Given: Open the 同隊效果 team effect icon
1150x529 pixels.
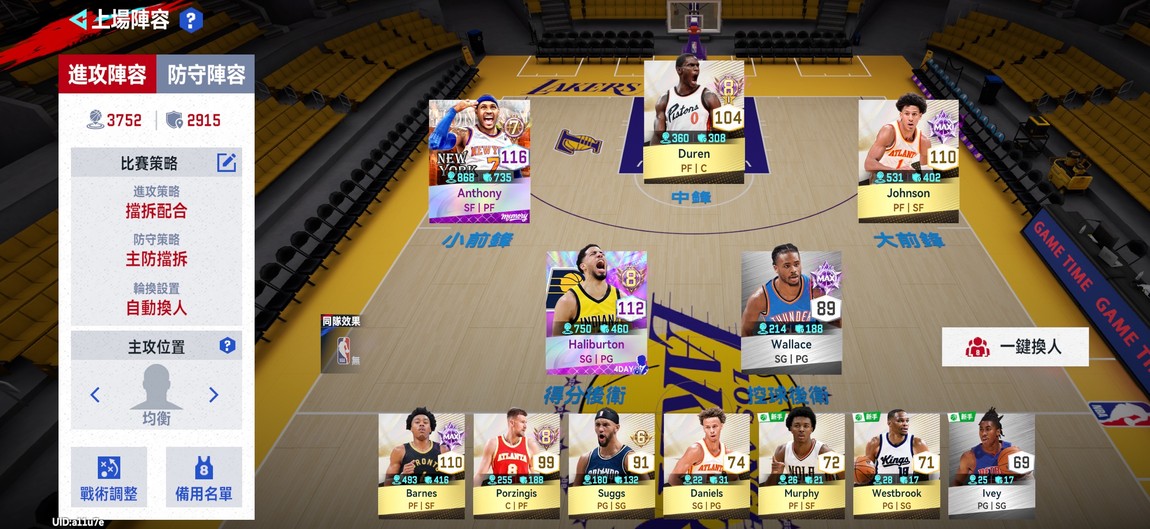Looking at the screenshot, I should pyautogui.click(x=342, y=346).
